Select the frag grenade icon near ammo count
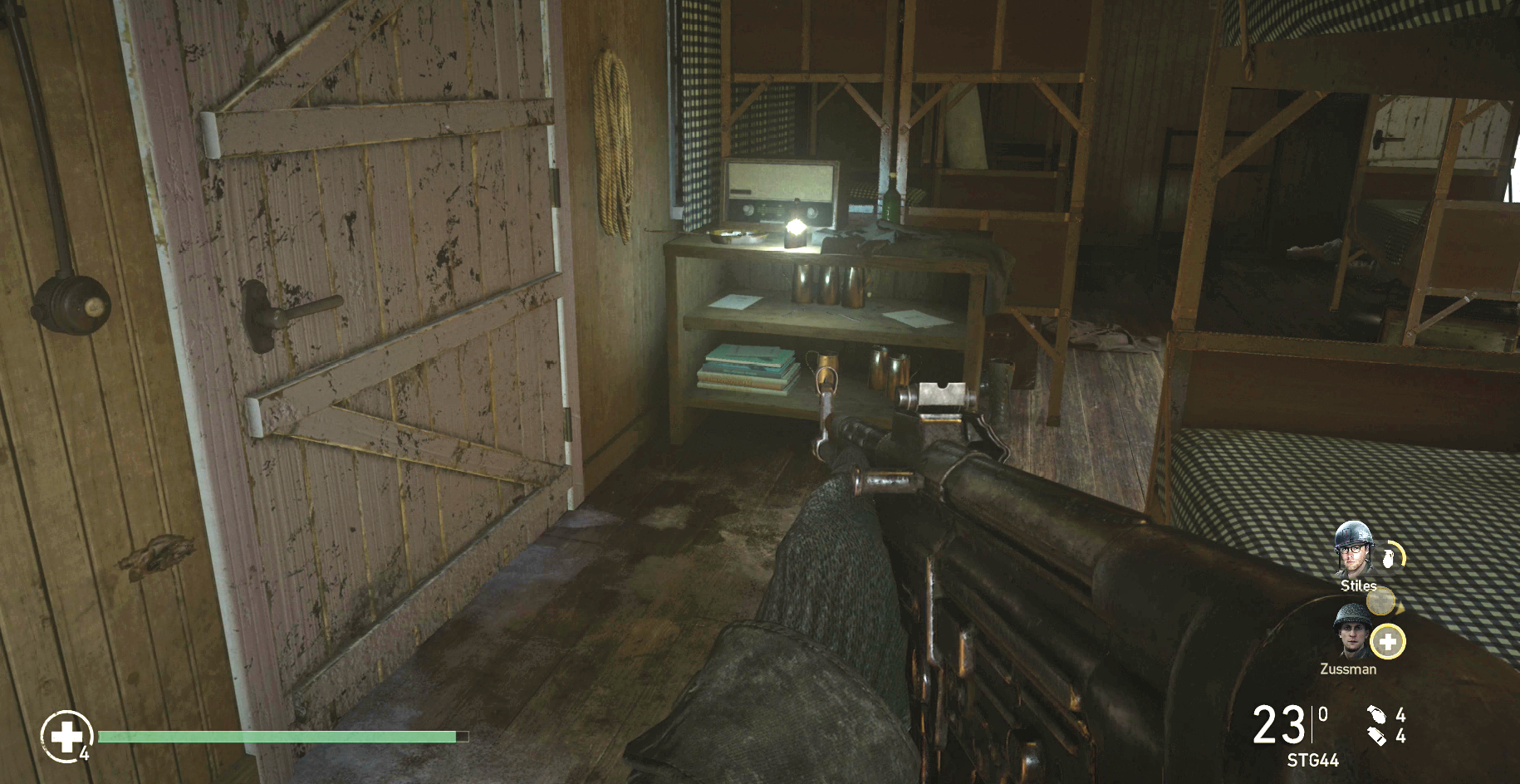The image size is (1520, 784). click(x=1377, y=716)
